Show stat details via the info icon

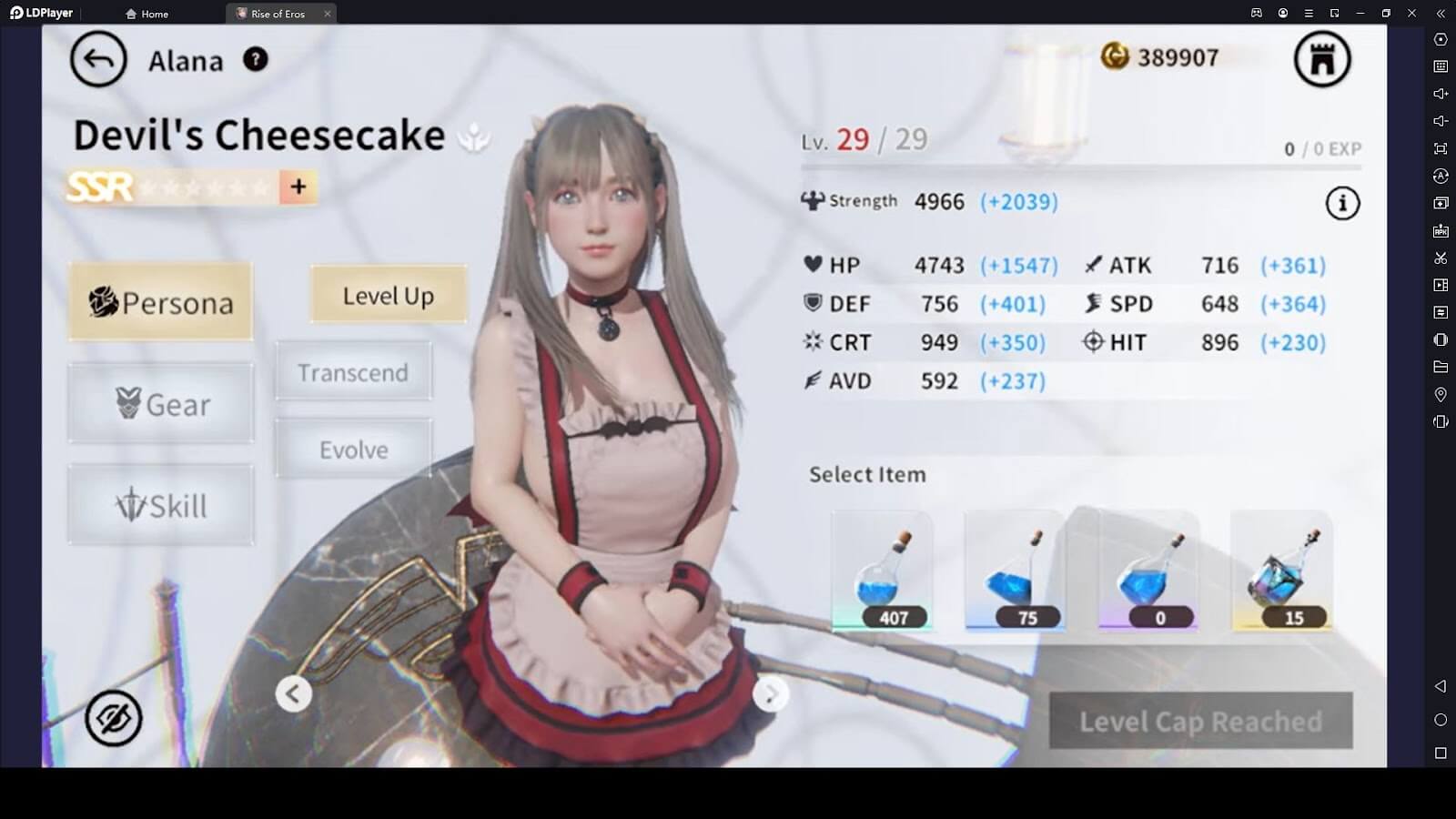(x=1342, y=203)
